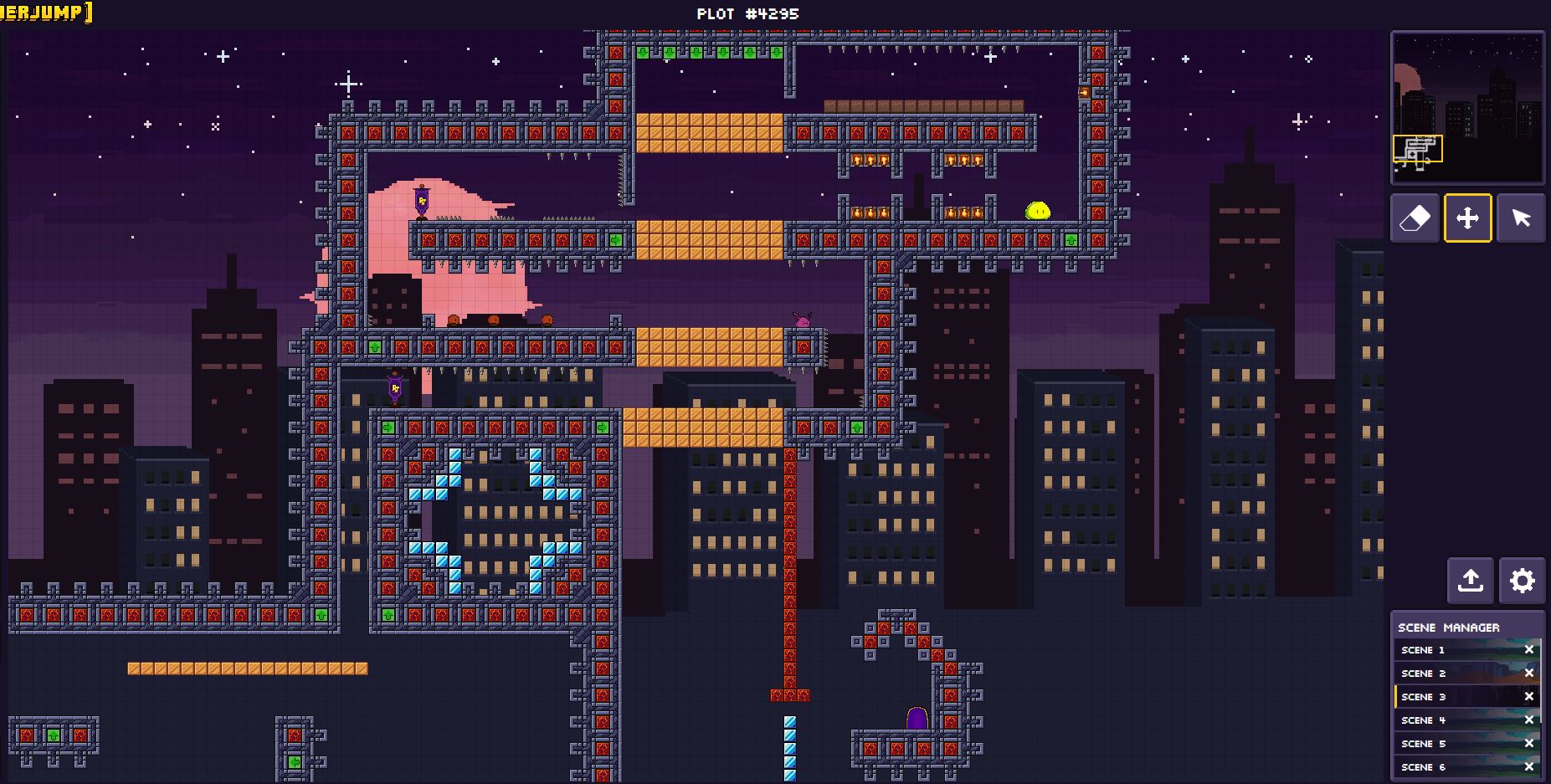Remove Scene 2 using its X
Screen dimensions: 1551x784
click(x=1529, y=674)
